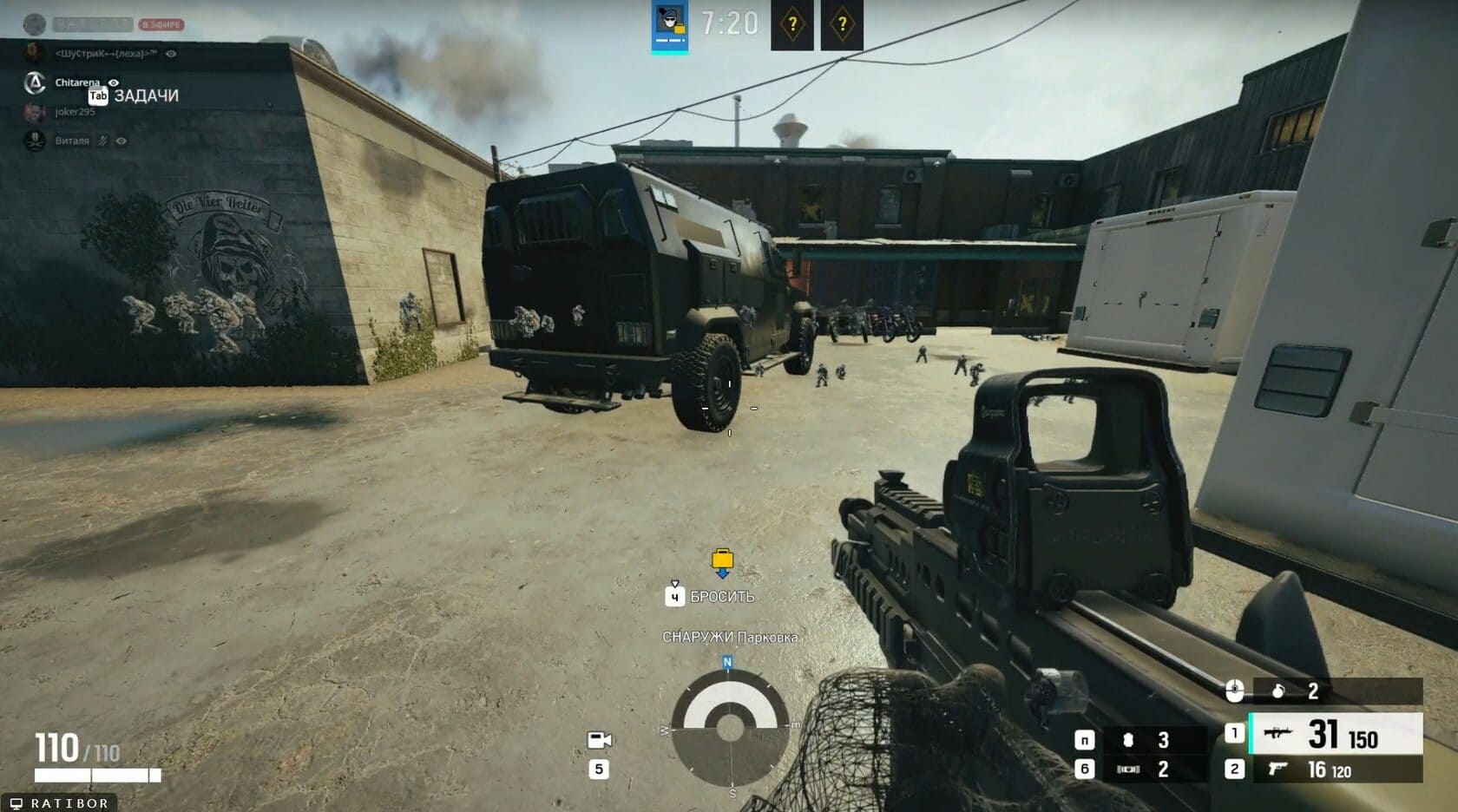Screen dimensions: 1458x812
Task: Click the ammo belt icon beside key 6
Action: [1130, 769]
